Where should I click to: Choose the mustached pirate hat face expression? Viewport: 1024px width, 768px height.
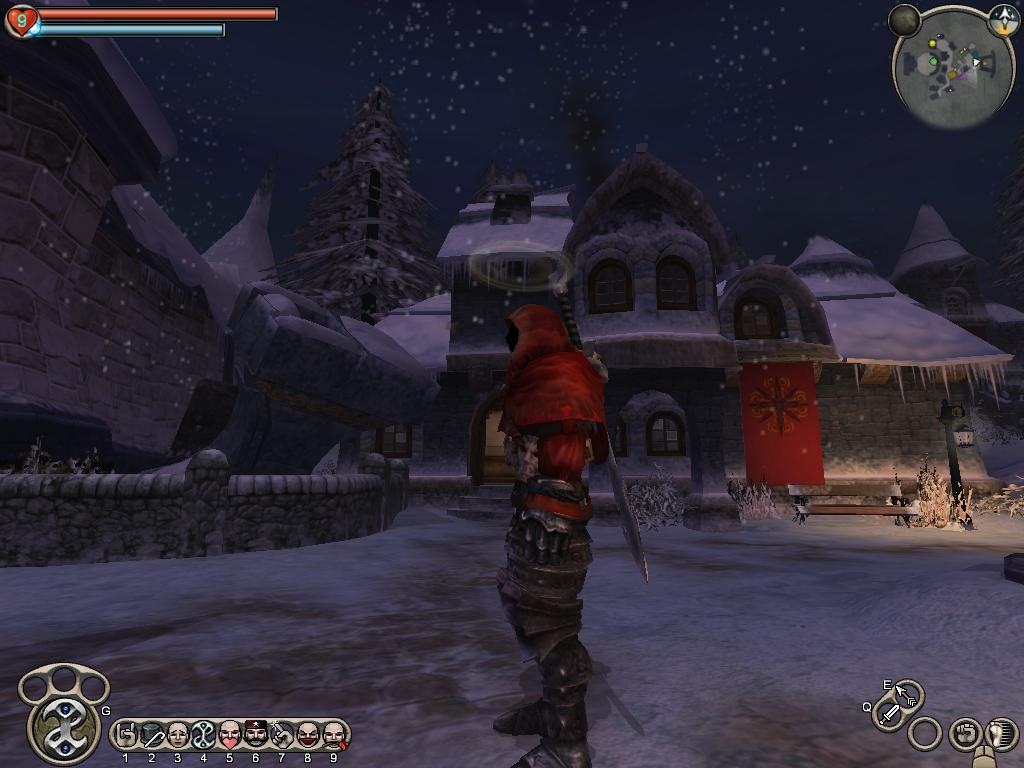click(x=256, y=735)
